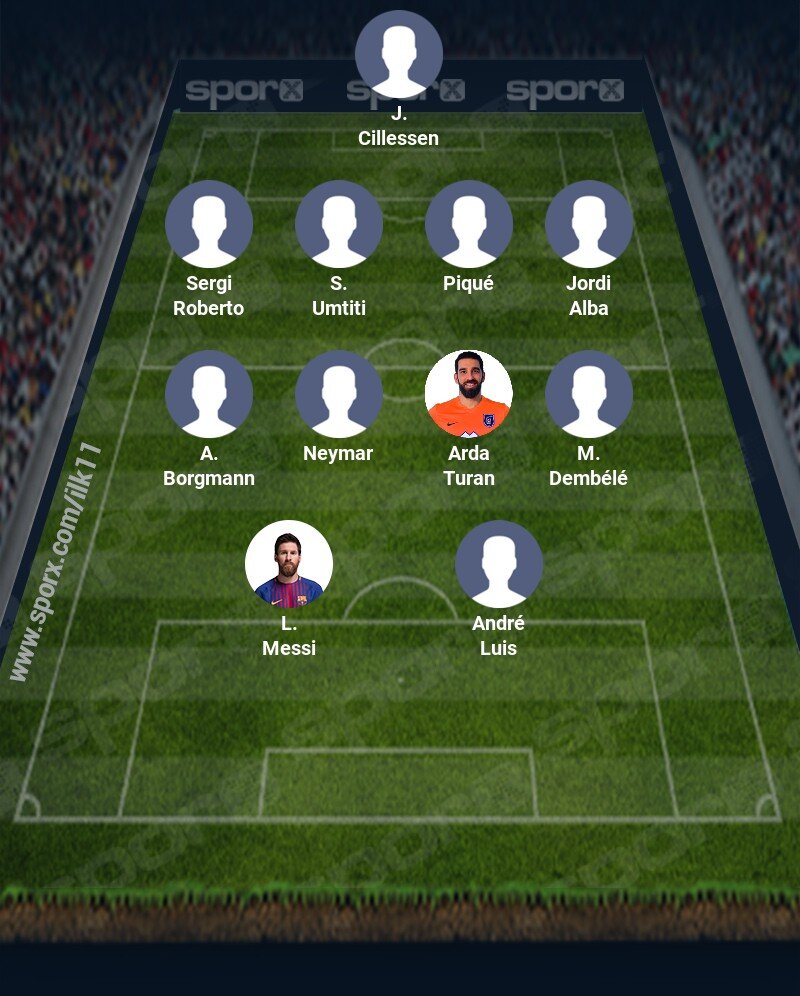Choose André Luis in attack
This screenshot has width=800, height=996.
(499, 564)
